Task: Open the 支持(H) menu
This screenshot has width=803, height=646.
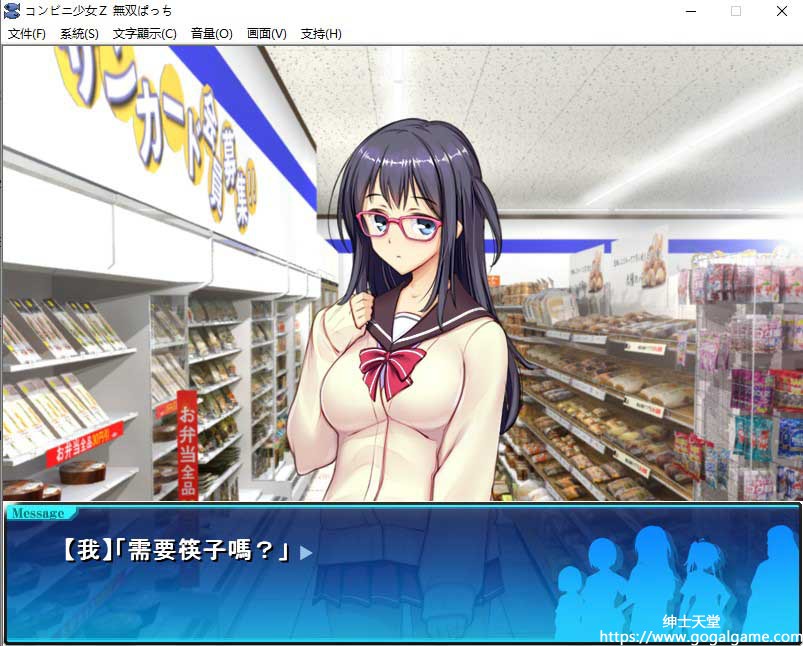Action: [x=320, y=33]
